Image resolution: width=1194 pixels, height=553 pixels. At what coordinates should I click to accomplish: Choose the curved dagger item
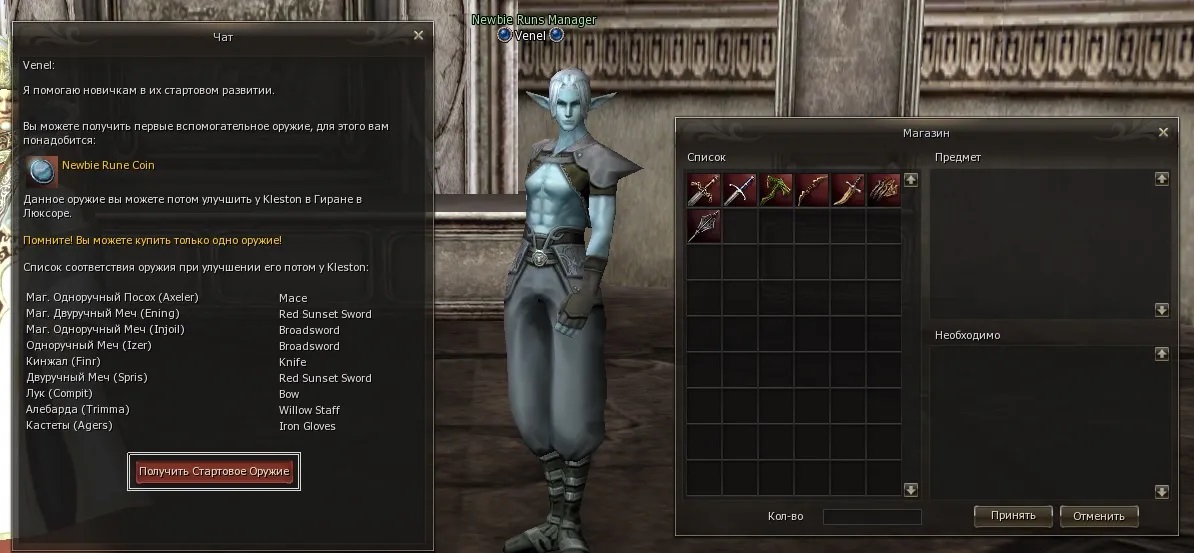click(848, 190)
